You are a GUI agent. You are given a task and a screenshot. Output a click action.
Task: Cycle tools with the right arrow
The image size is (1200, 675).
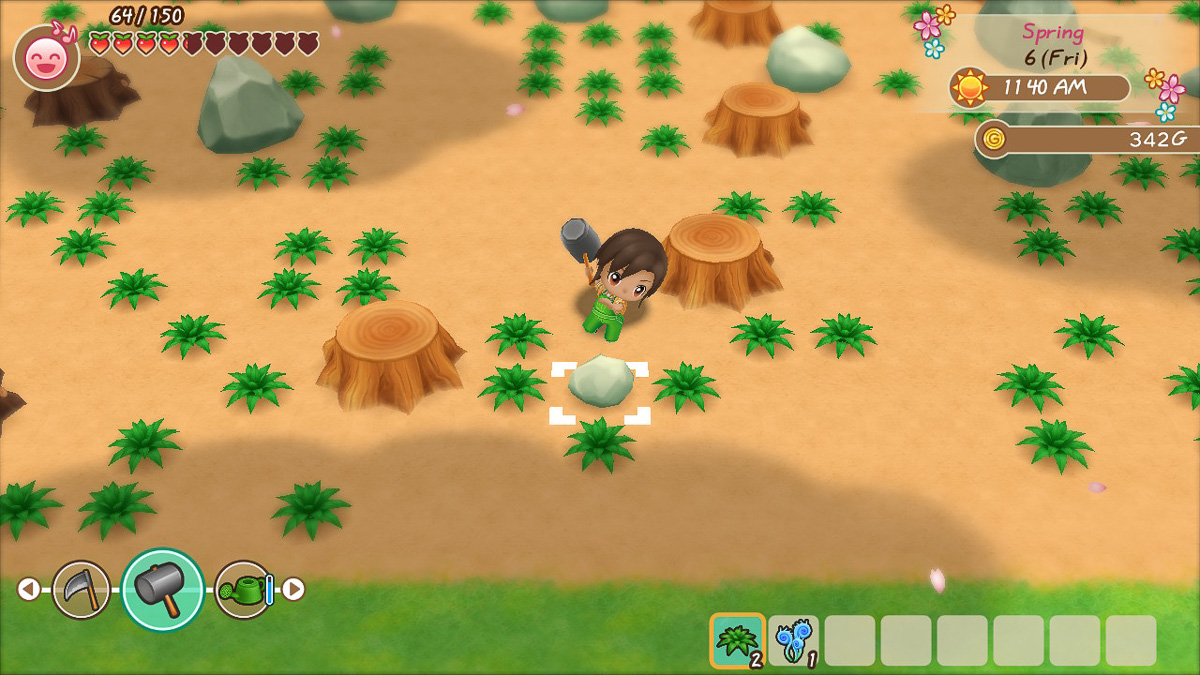[x=293, y=589]
